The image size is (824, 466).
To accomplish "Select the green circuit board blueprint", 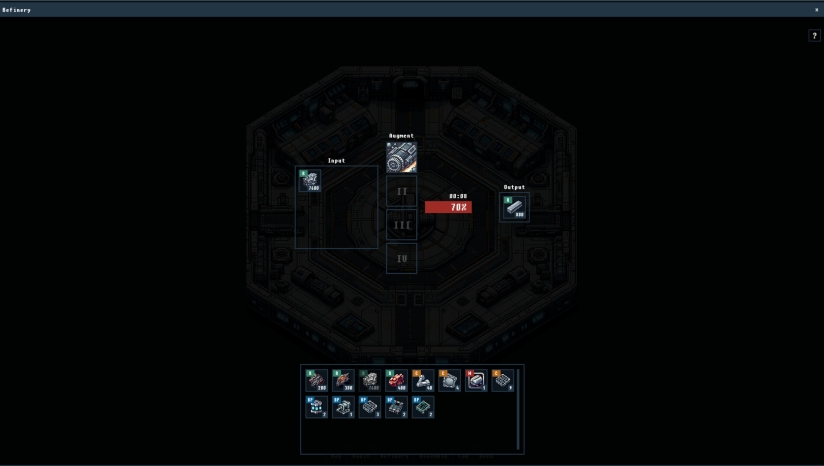I will (423, 407).
